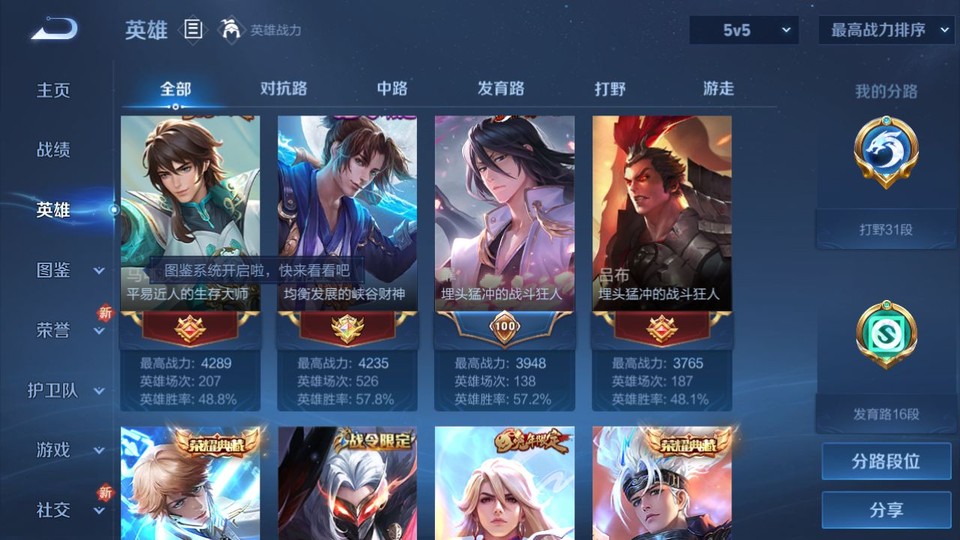Expand the 护卫队 sidebar menu

(x=68, y=390)
